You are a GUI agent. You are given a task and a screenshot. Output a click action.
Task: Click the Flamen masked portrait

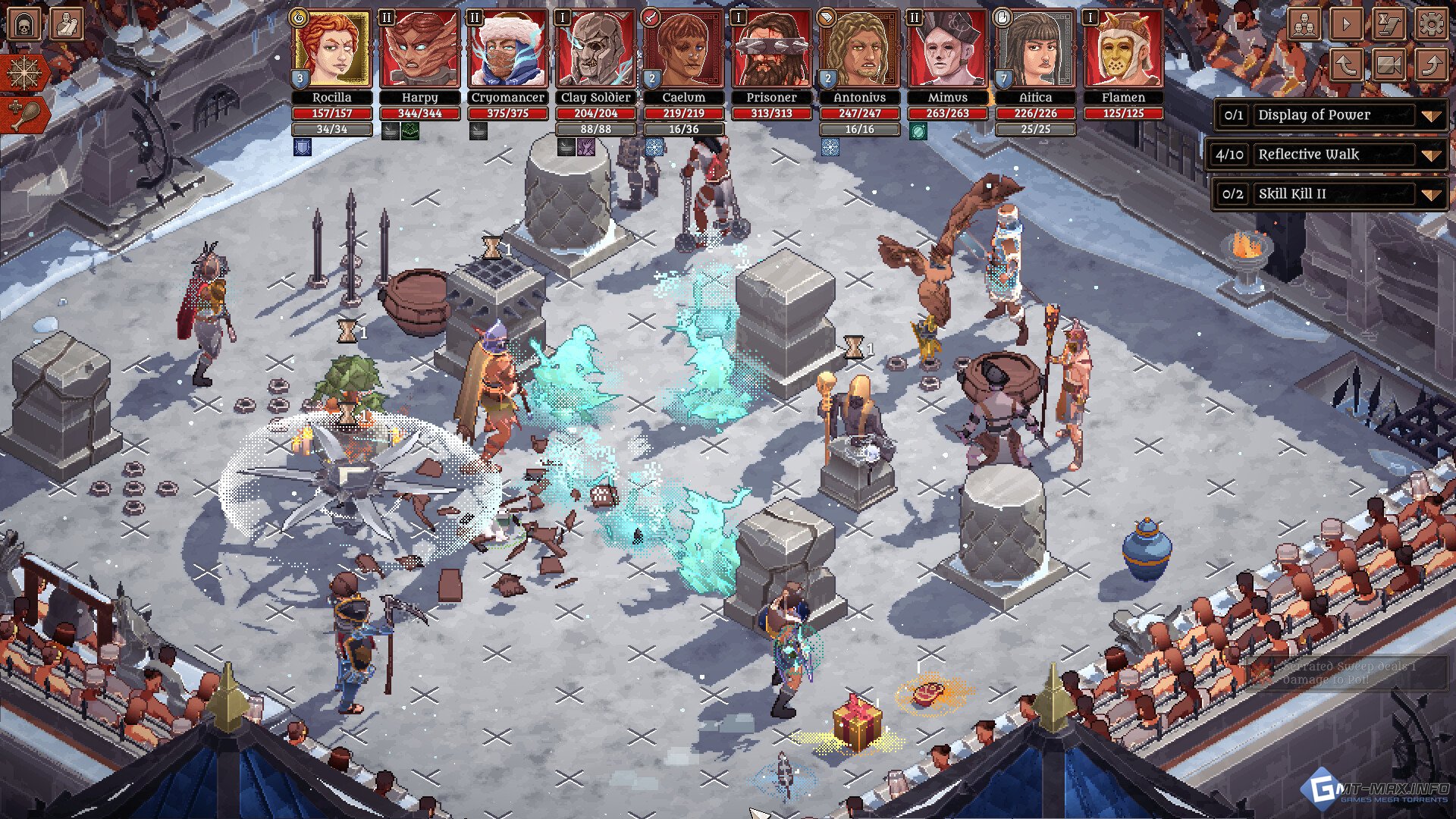pyautogui.click(x=1123, y=49)
